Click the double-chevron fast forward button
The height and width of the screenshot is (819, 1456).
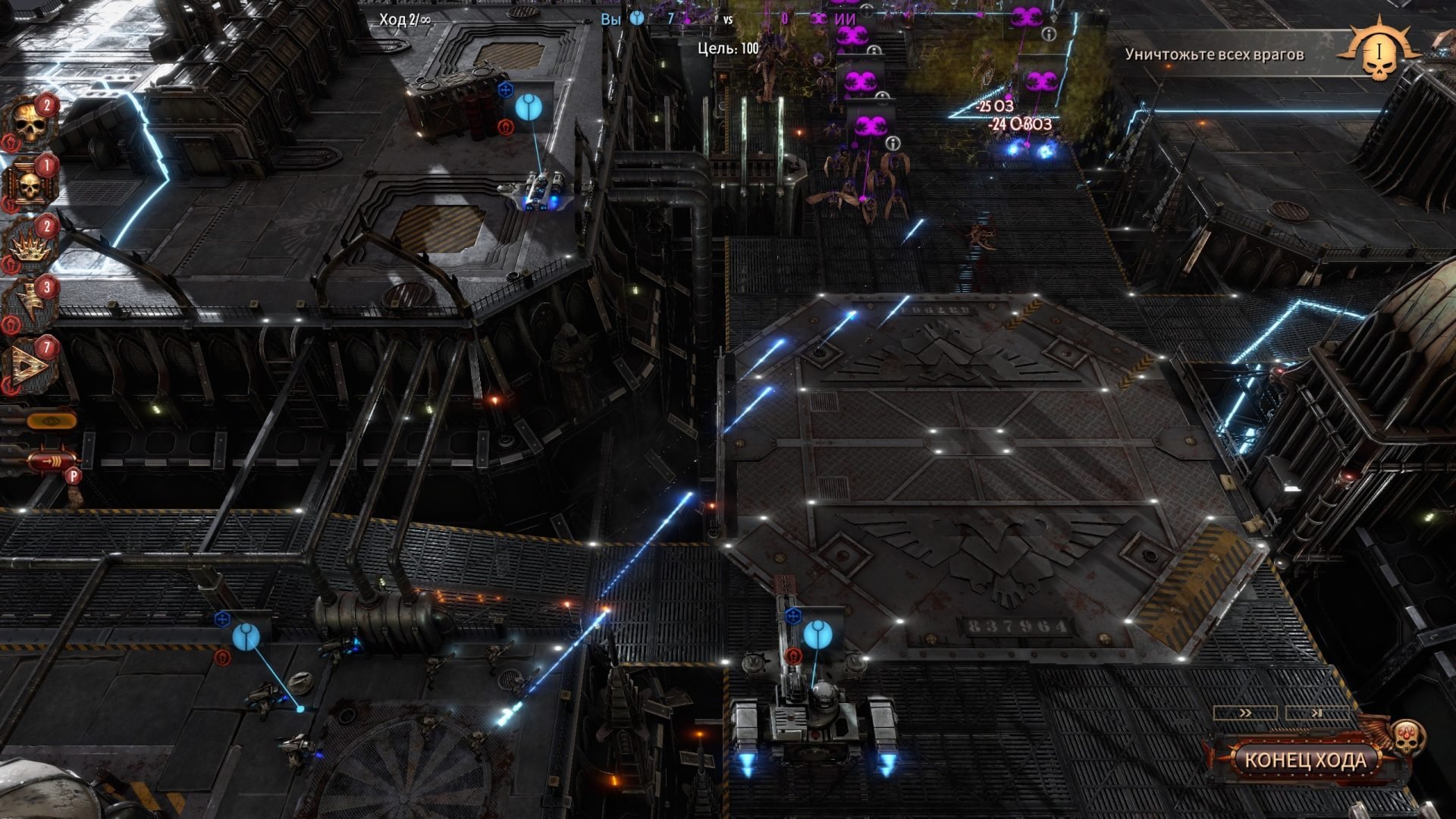click(1245, 713)
